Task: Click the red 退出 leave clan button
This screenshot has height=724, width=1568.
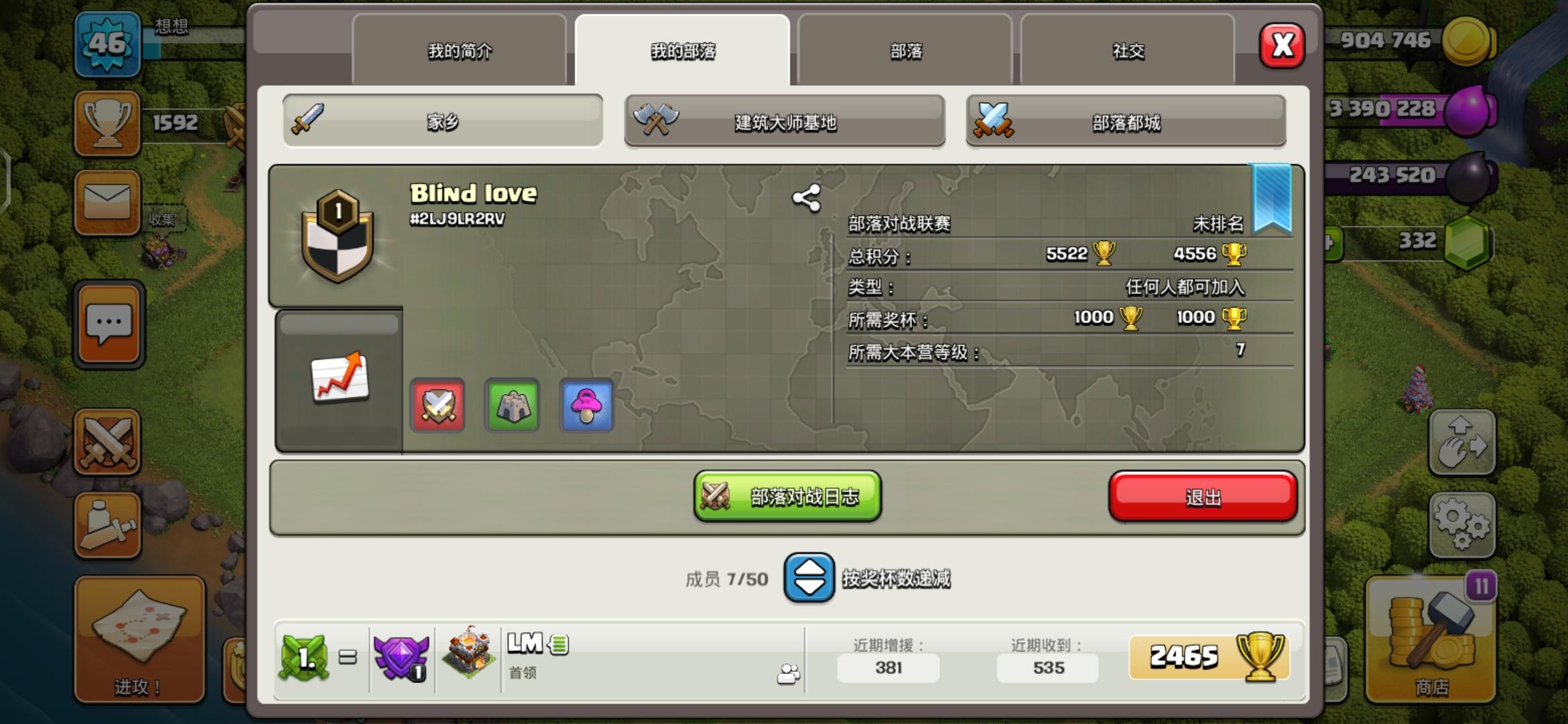Action: [1203, 496]
